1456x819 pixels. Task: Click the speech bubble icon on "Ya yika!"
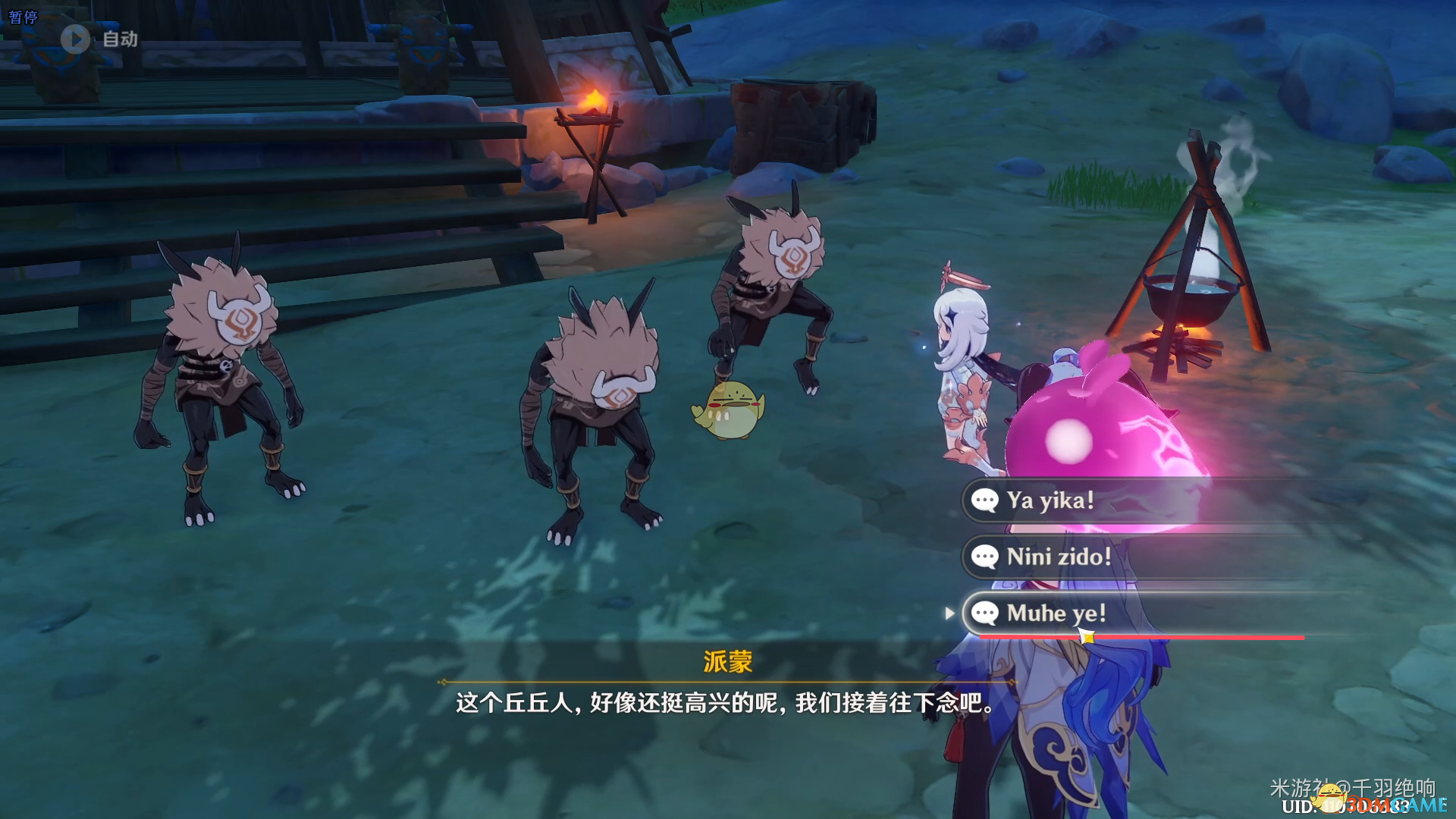coord(984,500)
